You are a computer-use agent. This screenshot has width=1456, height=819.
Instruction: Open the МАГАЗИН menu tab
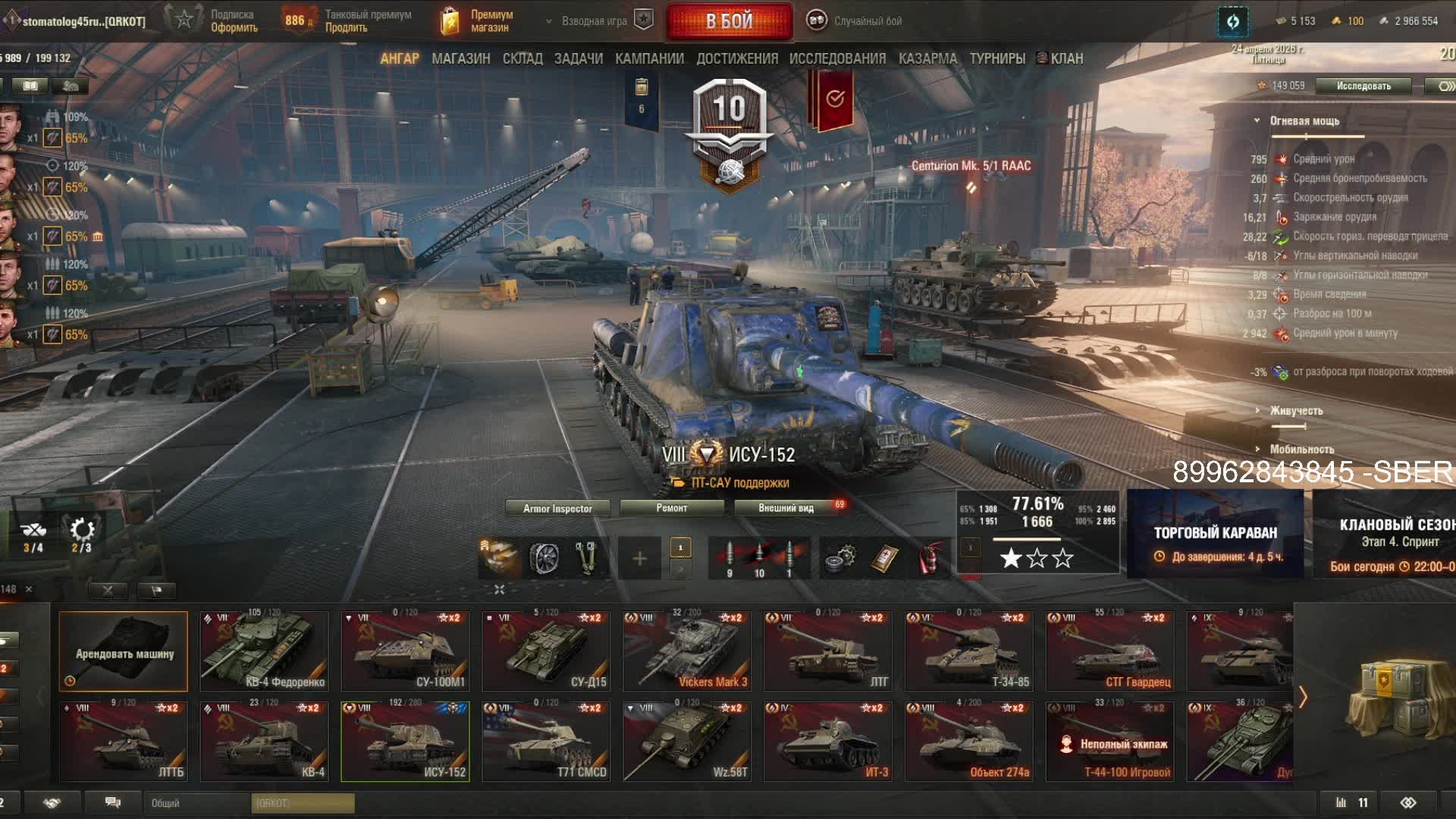click(460, 58)
